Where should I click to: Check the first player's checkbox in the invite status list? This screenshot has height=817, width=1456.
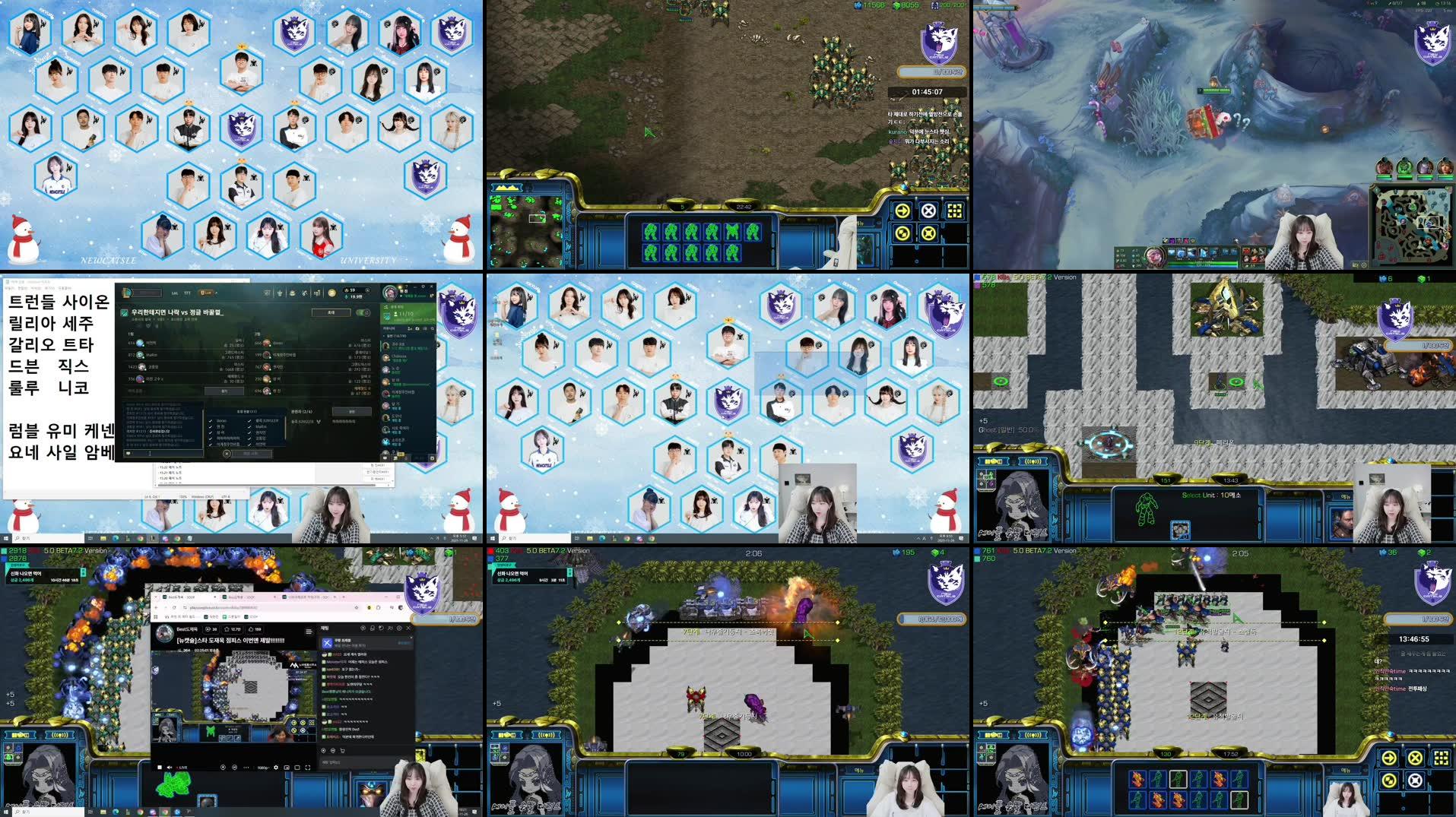(211, 421)
